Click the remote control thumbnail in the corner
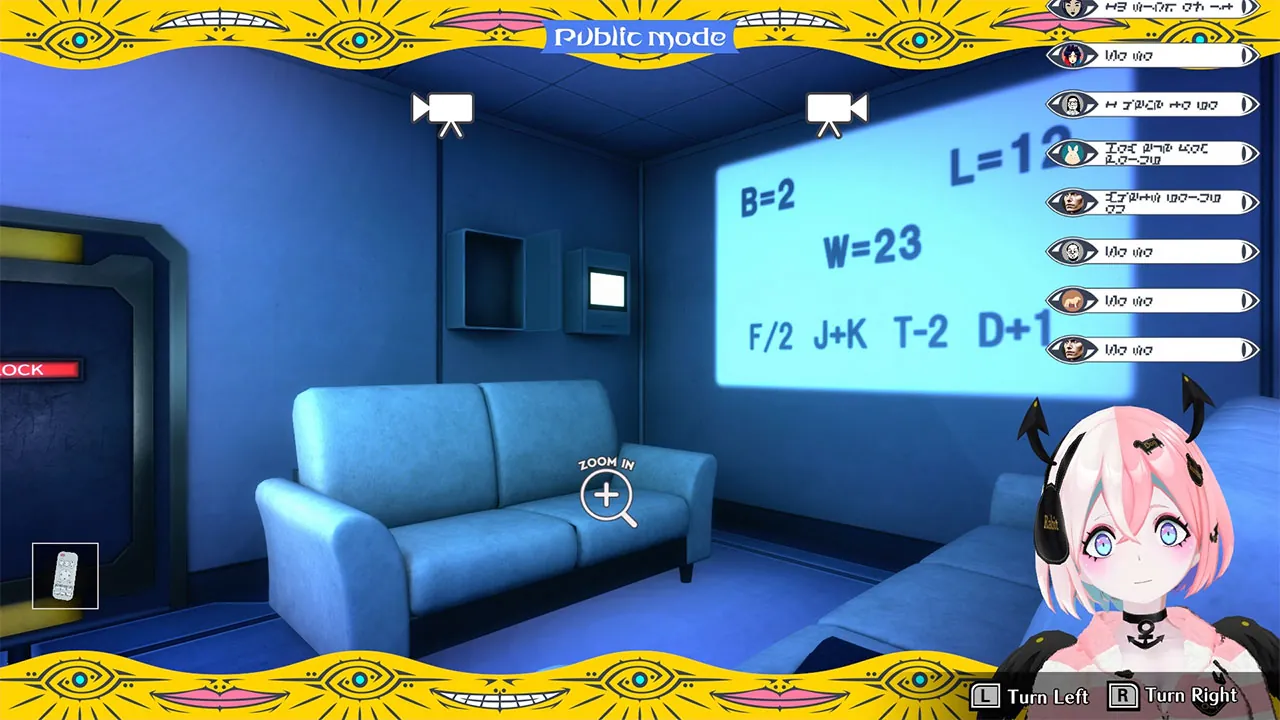1280x720 pixels. [64, 576]
